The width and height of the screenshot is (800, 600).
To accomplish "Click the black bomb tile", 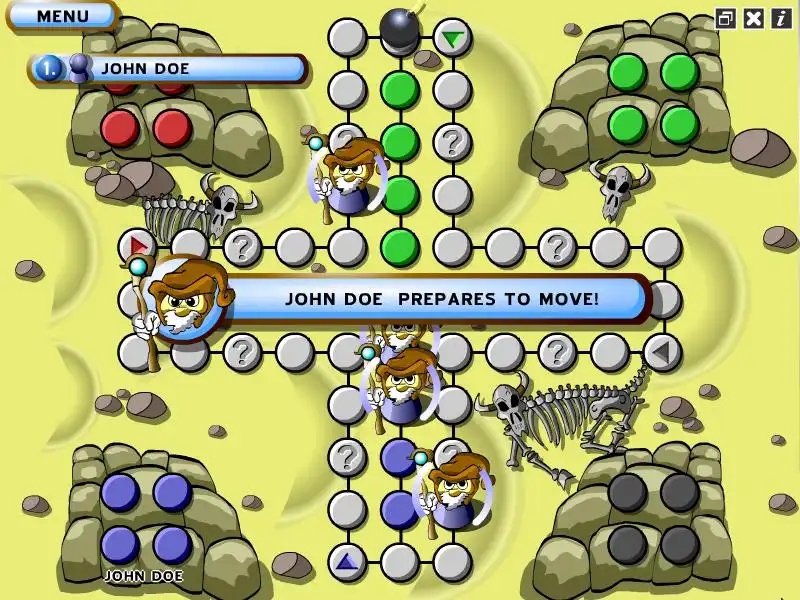I will click(399, 28).
